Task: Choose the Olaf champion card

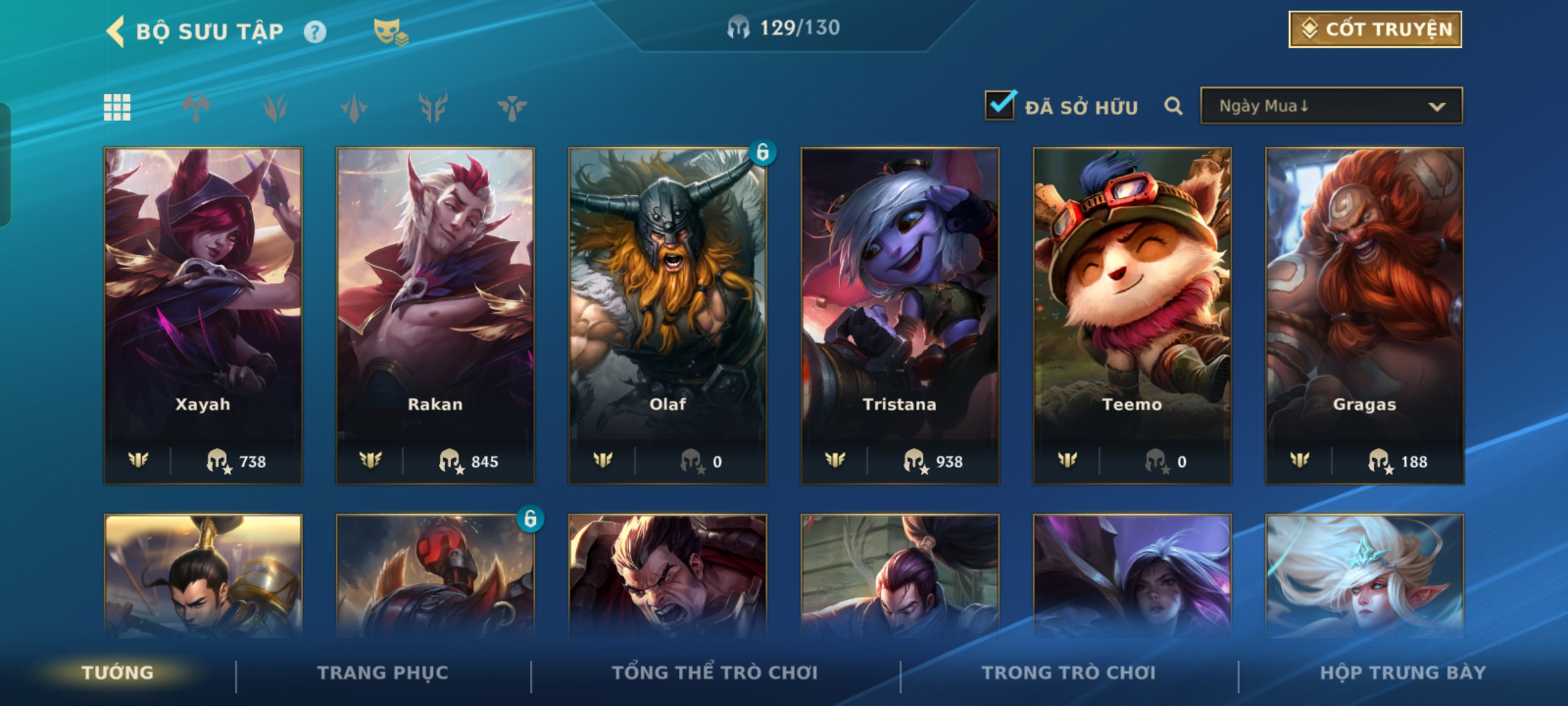Action: (x=668, y=315)
